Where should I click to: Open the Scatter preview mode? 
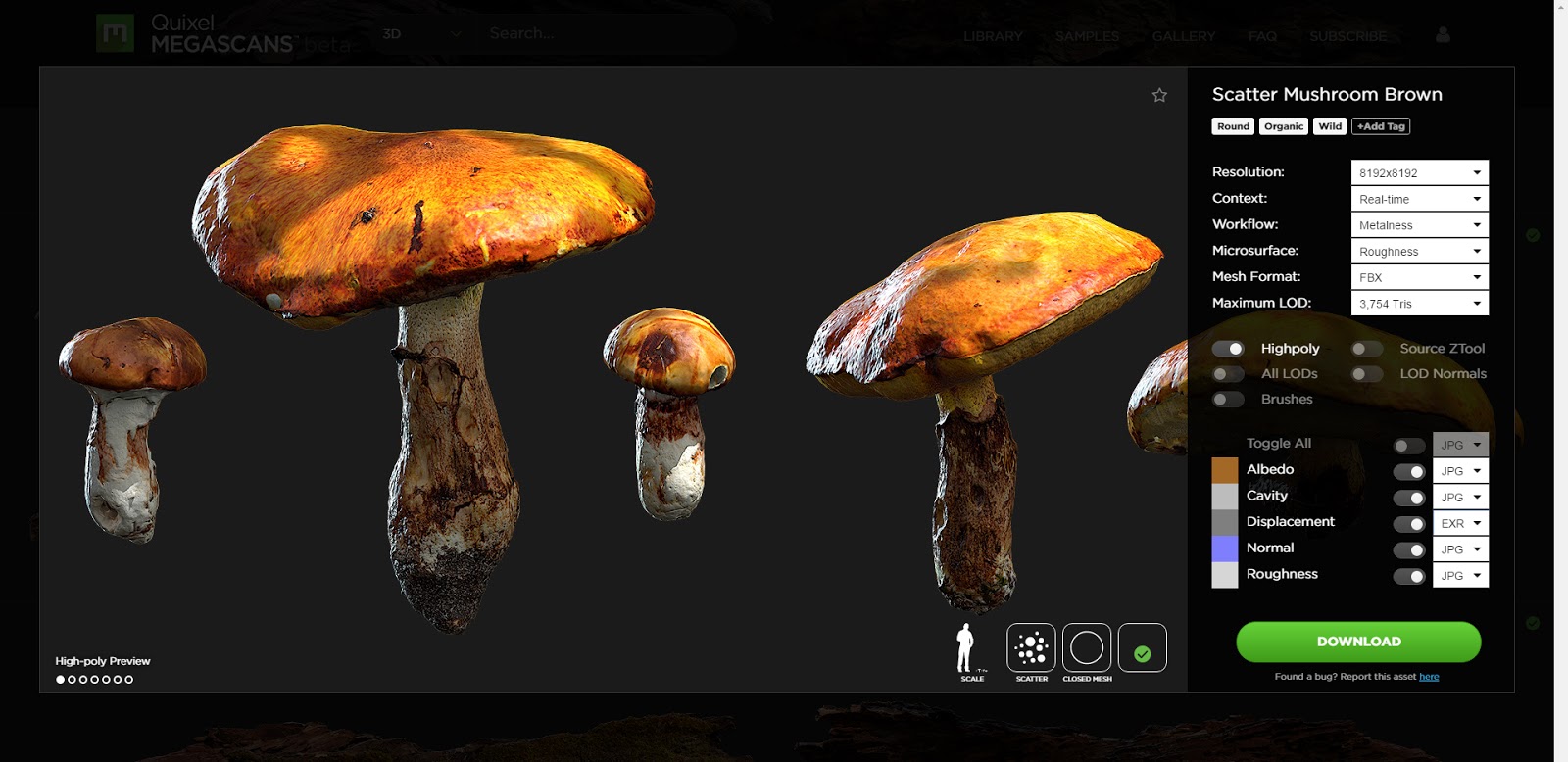pos(1030,646)
